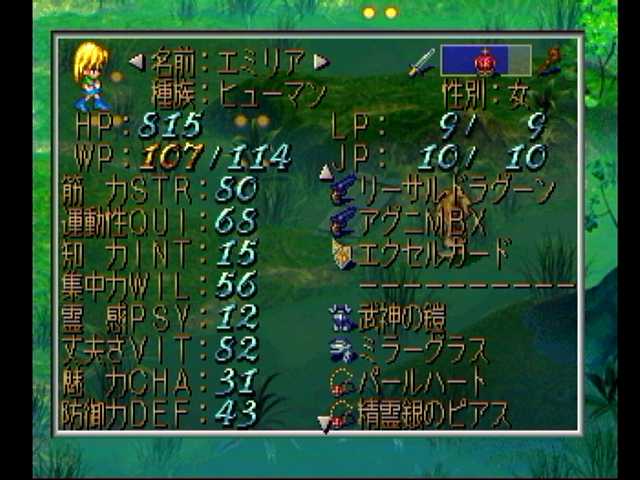Click the up arrow above the equipment list

325,172
